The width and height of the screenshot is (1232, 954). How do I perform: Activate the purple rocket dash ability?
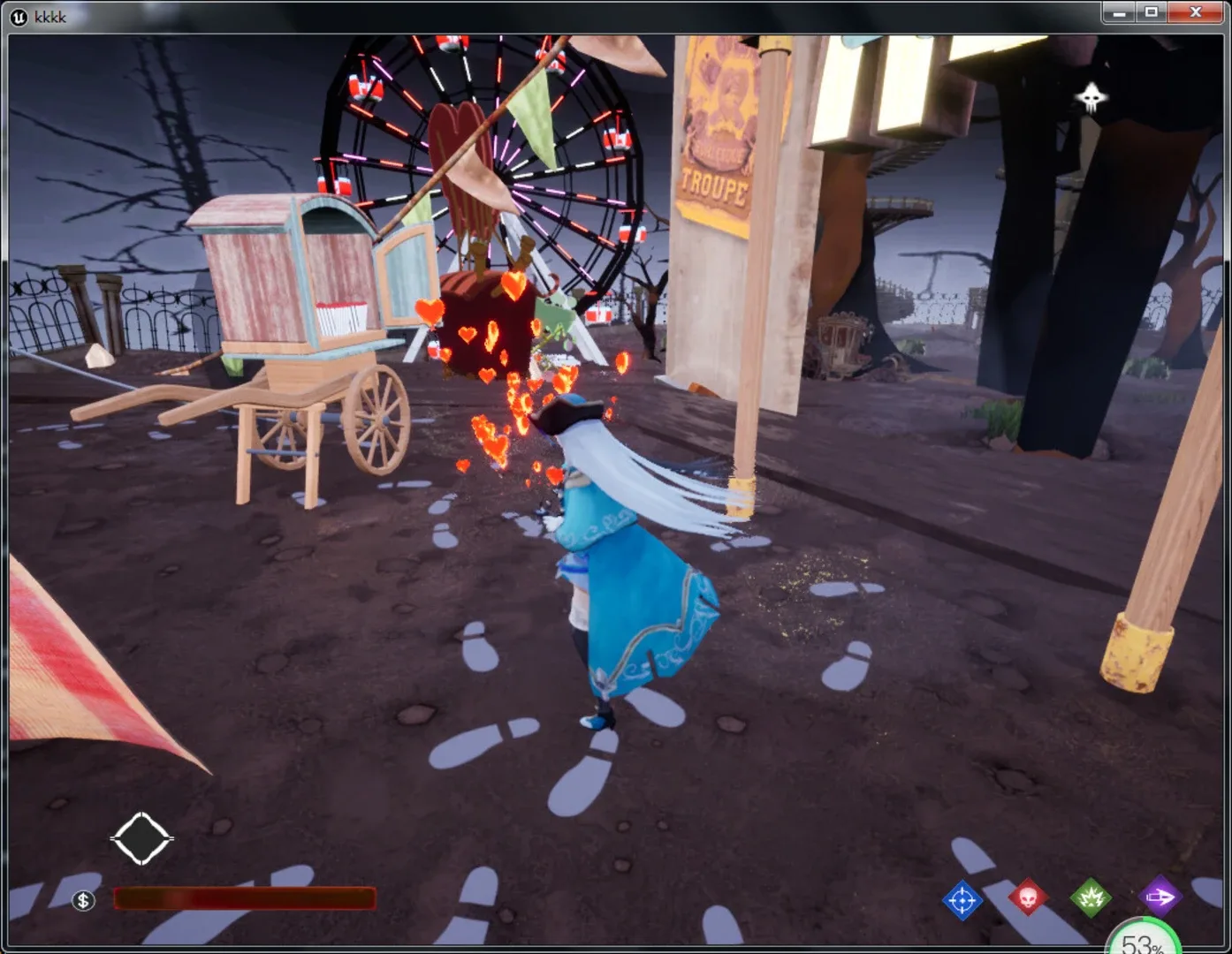pyautogui.click(x=1159, y=896)
